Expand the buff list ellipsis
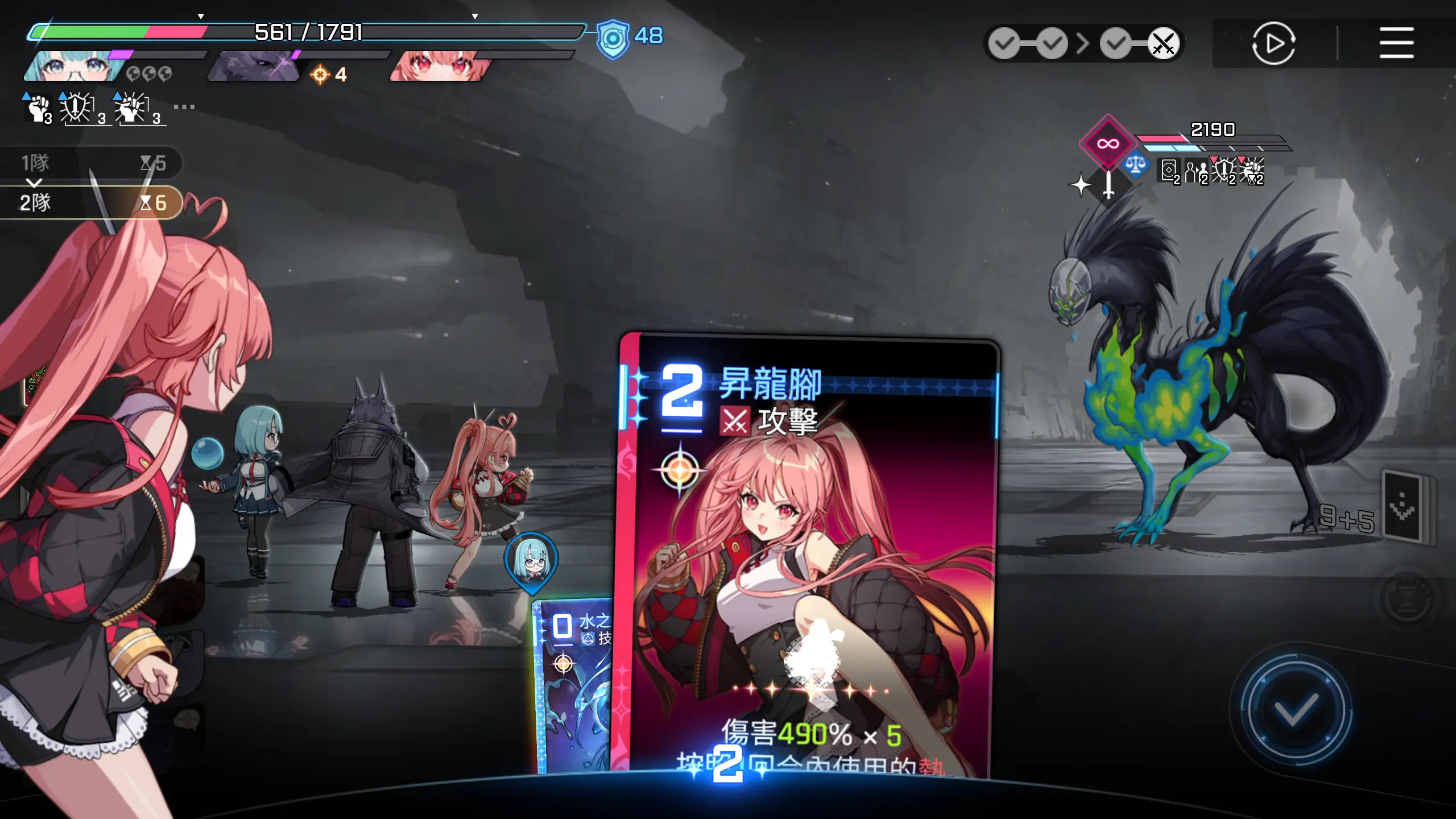This screenshot has height=819, width=1456. click(x=184, y=107)
